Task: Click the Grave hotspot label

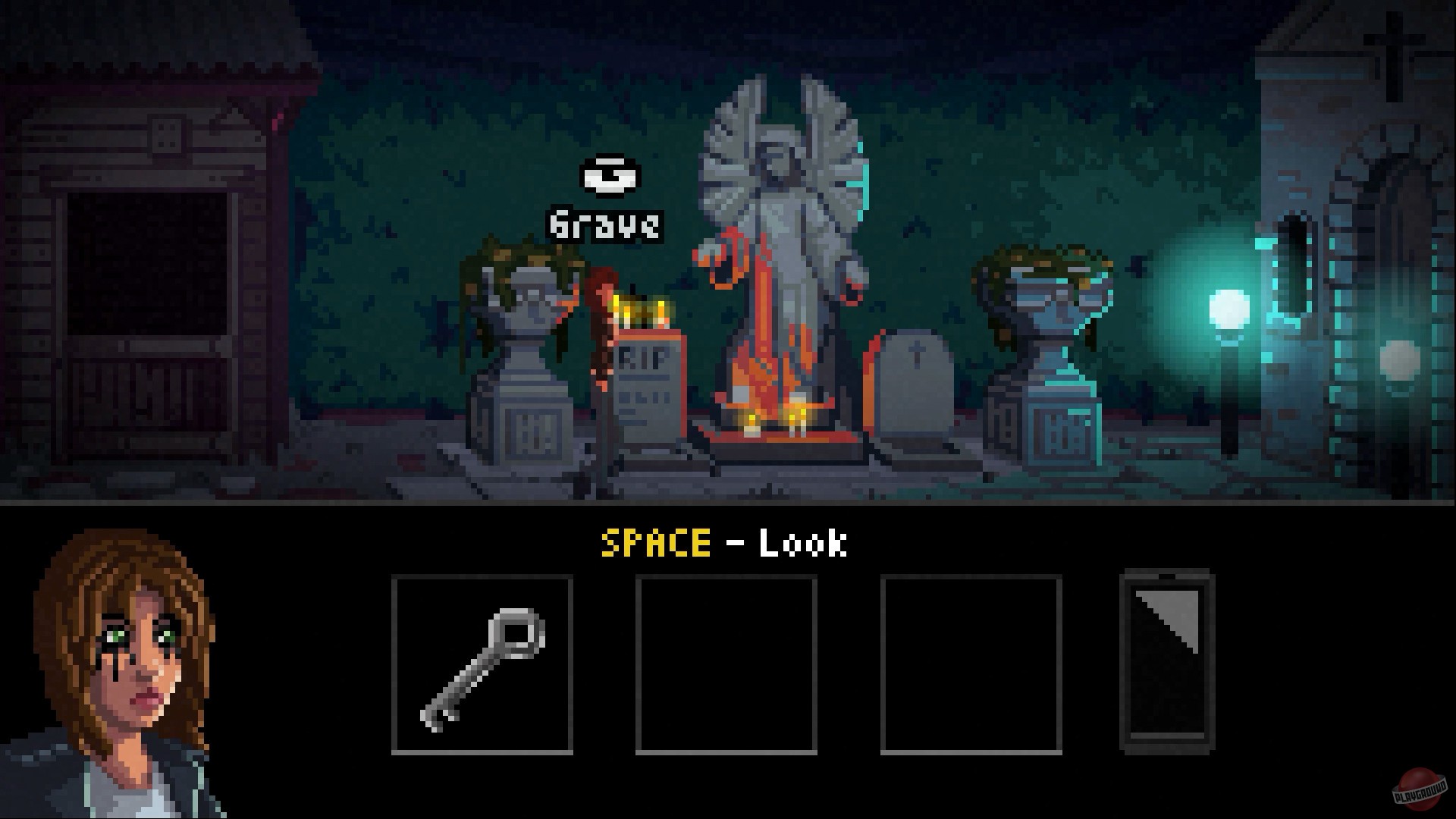Action: coord(603,222)
